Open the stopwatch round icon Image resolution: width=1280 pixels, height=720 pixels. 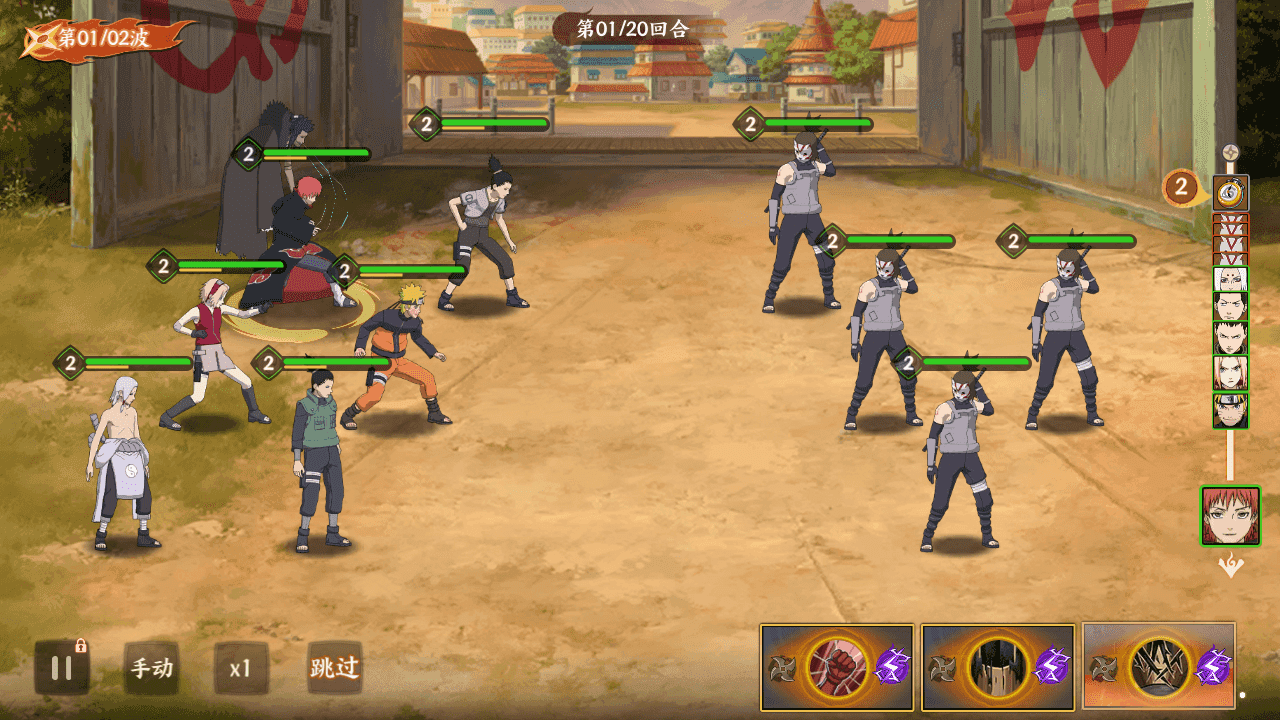(x=1230, y=192)
